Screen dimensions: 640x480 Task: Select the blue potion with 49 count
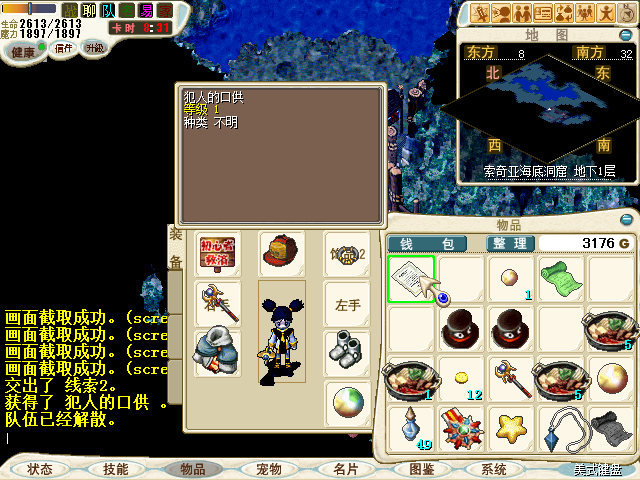(411, 427)
